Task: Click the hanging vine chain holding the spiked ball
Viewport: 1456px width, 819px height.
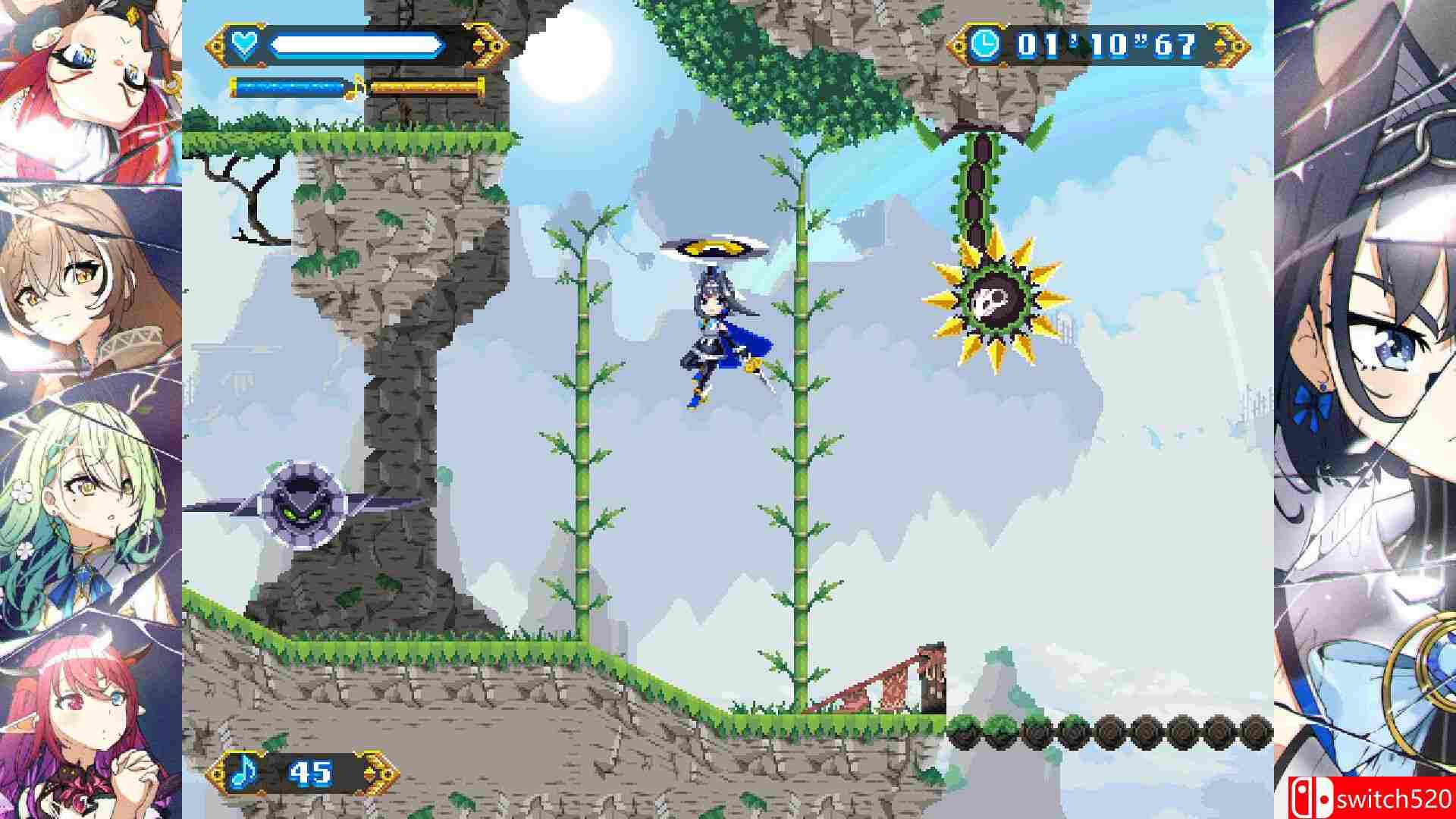Action: (x=980, y=190)
